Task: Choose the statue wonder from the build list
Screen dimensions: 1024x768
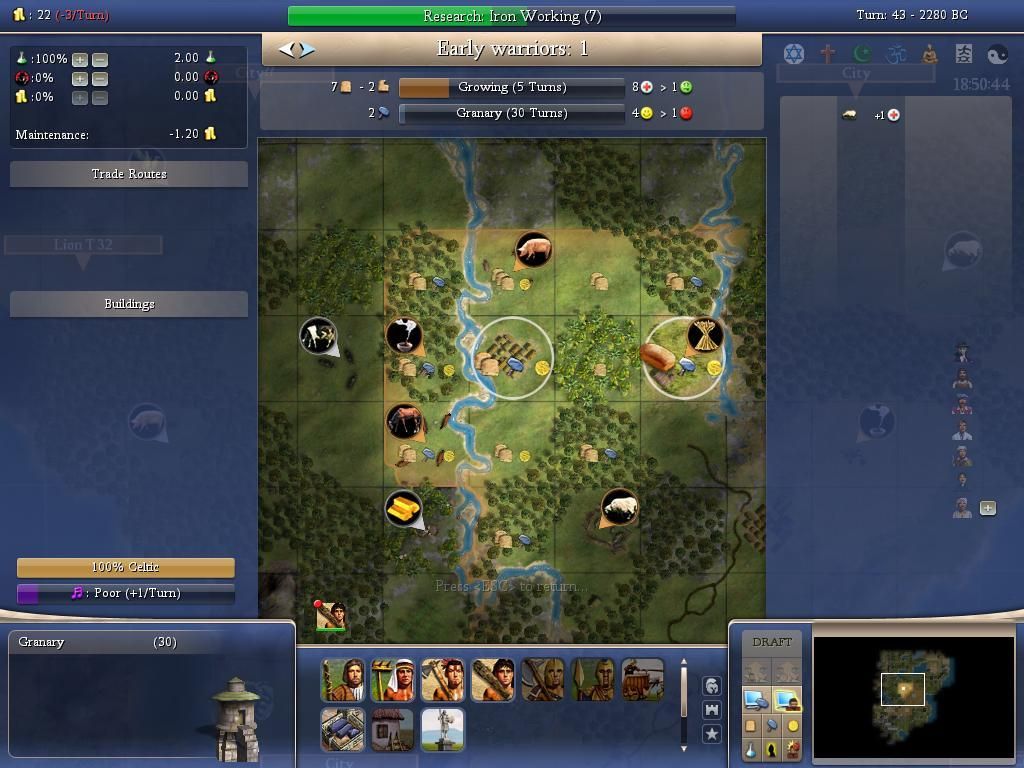Action: click(442, 730)
